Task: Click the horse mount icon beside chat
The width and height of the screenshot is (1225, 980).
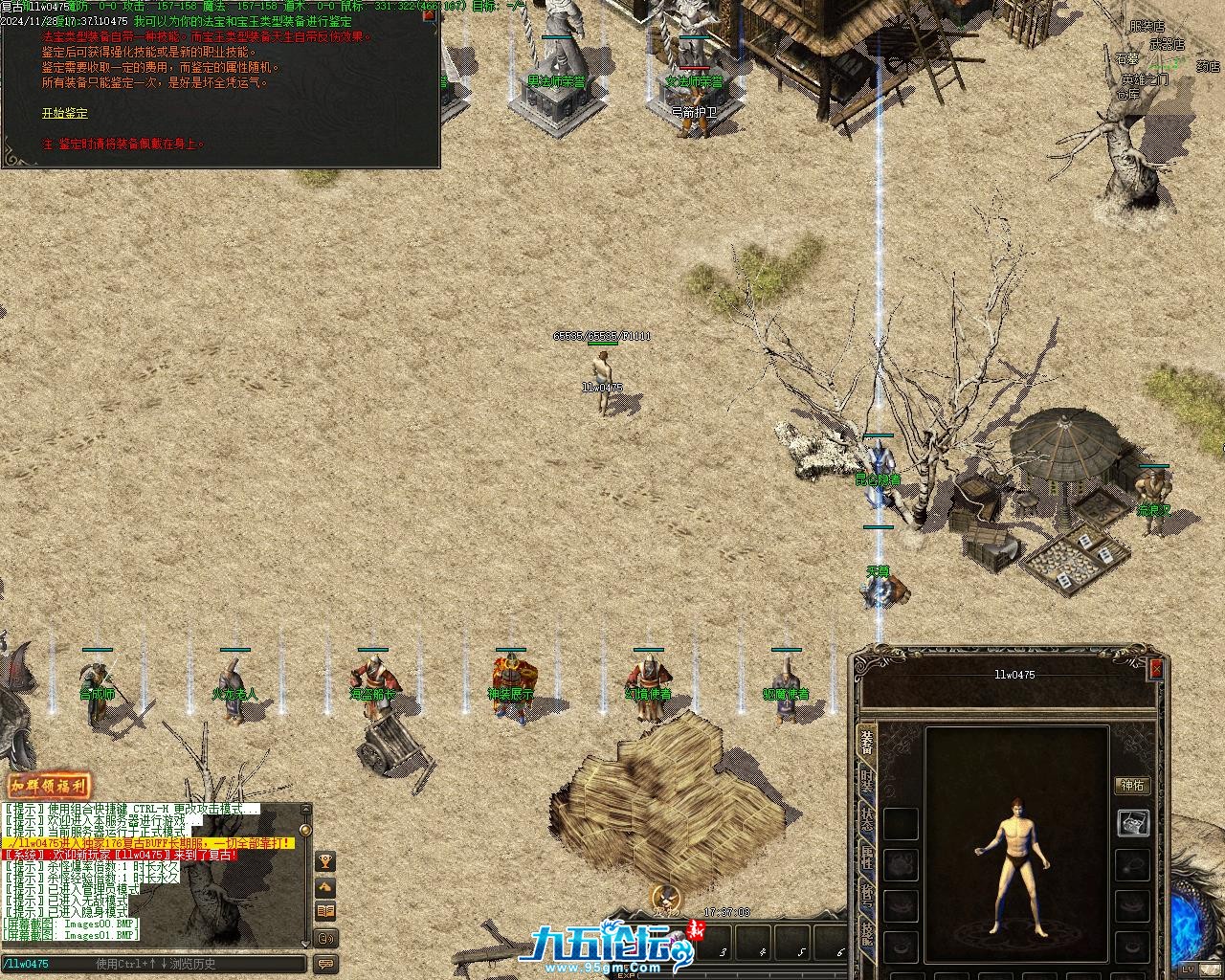Action: click(x=325, y=887)
